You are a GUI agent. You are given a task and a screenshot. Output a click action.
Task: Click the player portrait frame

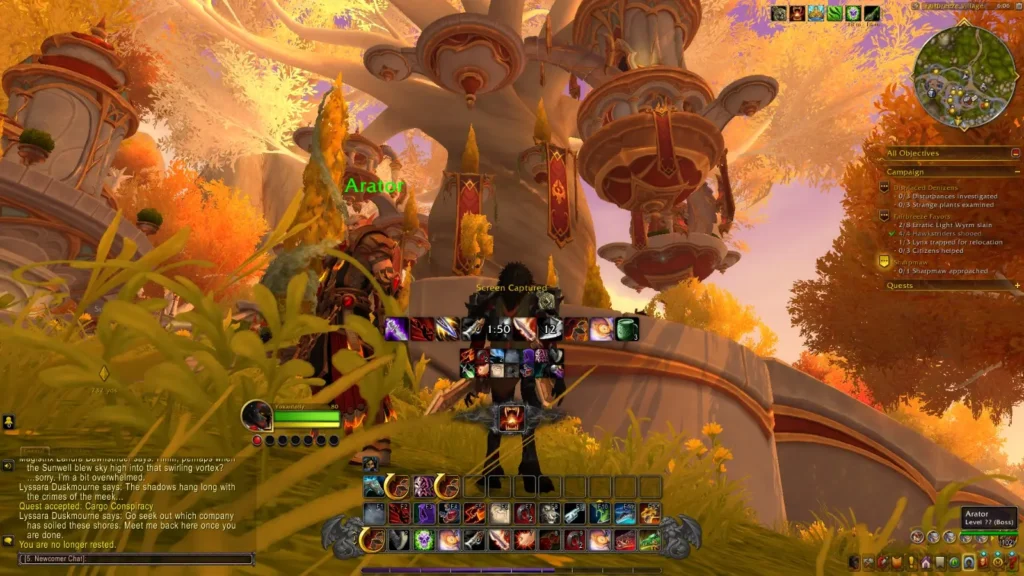point(257,415)
